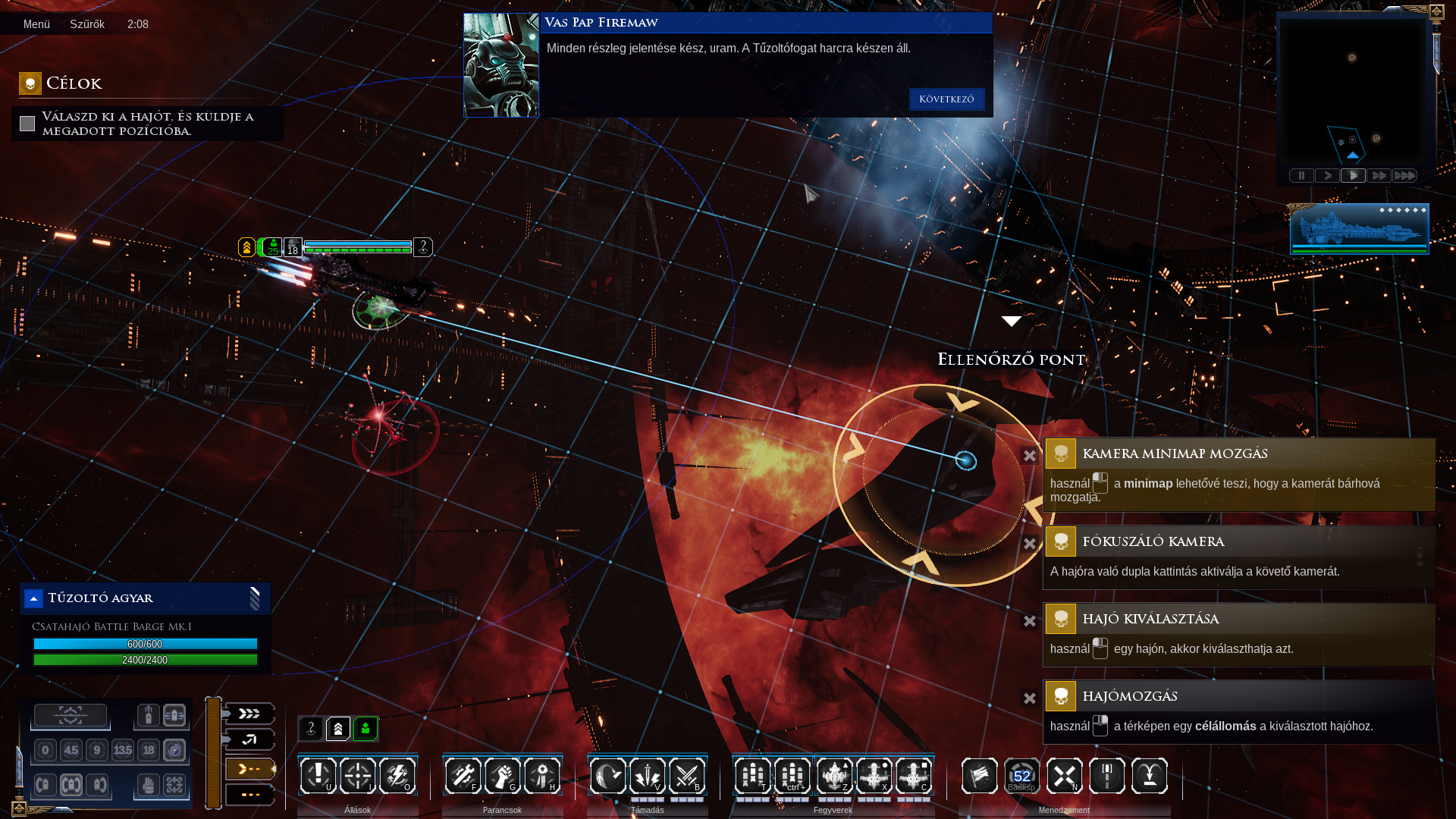Activate the crossed swords attack ability
Viewport: 1456px width, 819px height.
pos(687,776)
